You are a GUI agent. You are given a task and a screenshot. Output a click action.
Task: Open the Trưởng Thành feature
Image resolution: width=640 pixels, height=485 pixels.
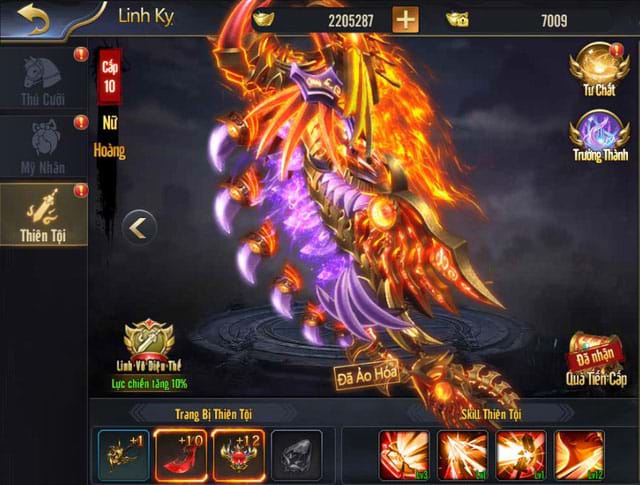[x=599, y=138]
